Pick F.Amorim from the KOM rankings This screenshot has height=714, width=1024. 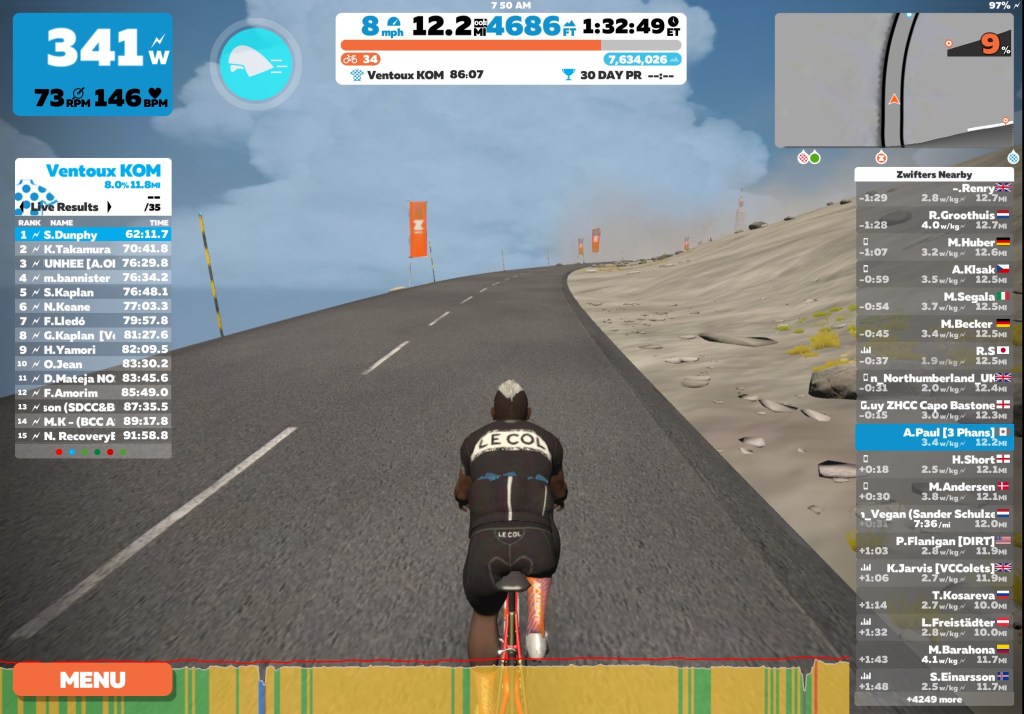[93, 393]
